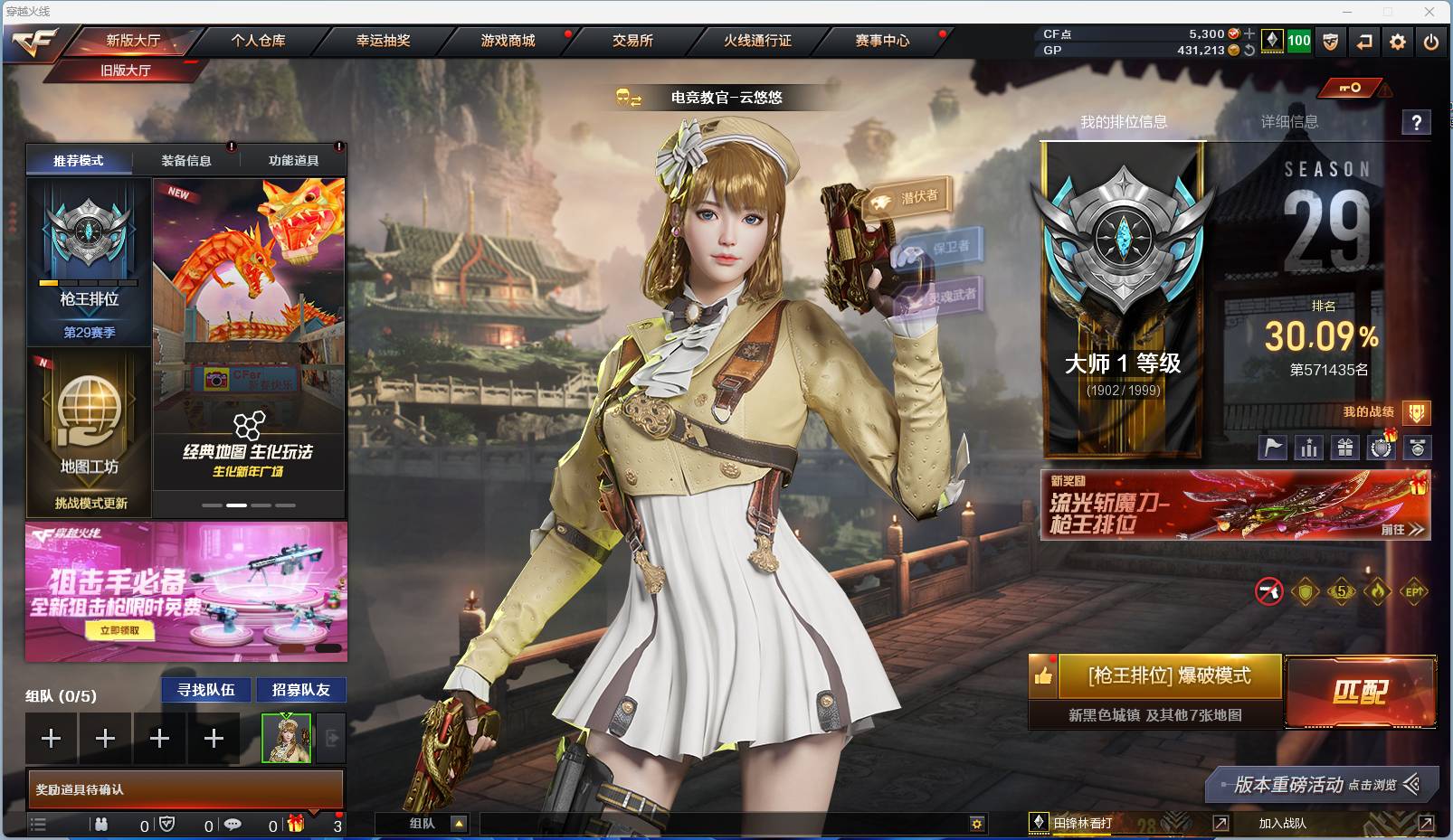The height and width of the screenshot is (840, 1453).
Task: Expand the 组队 panel with the arrow
Action: (x=460, y=824)
